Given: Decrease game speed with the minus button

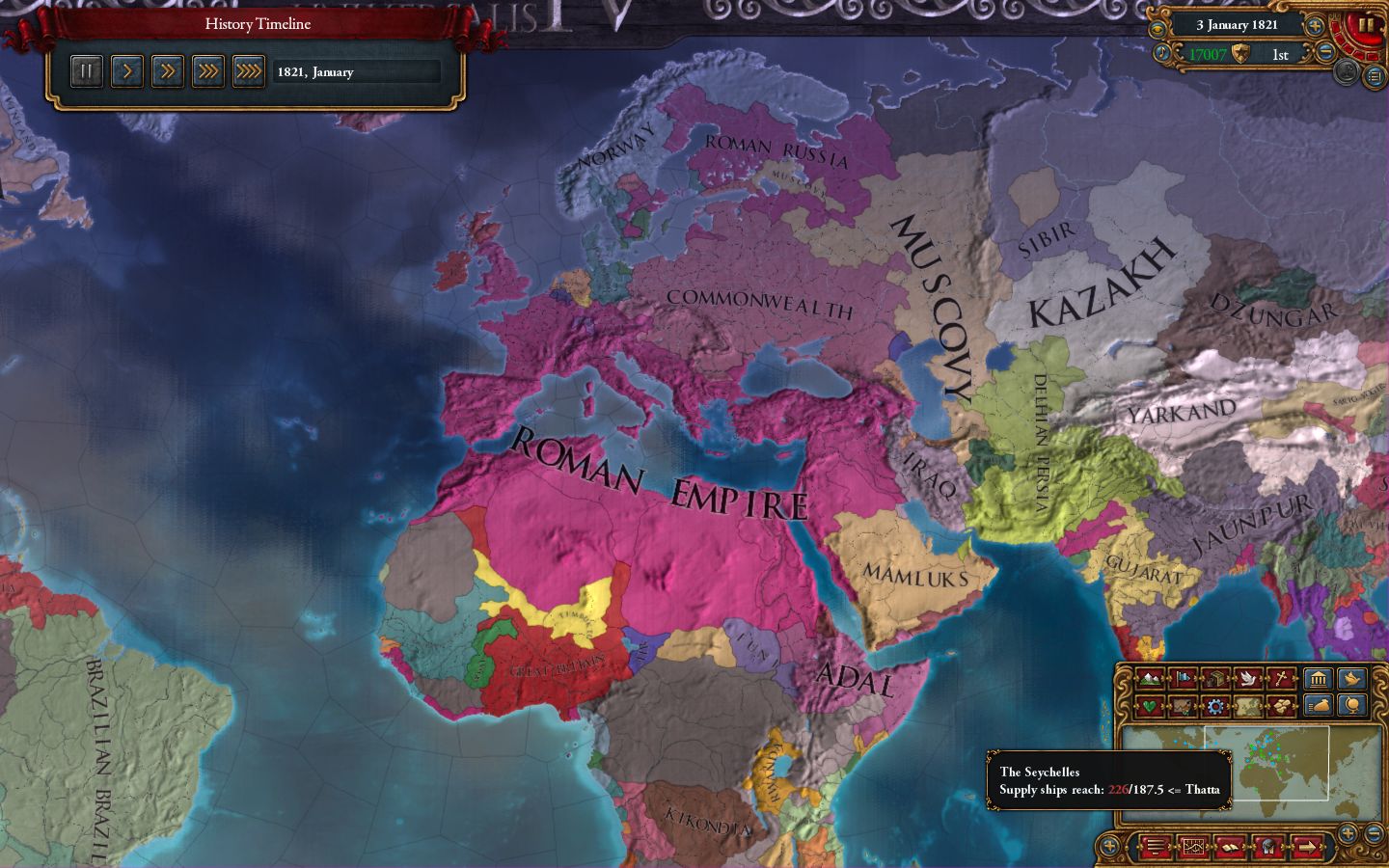Looking at the screenshot, I should 1325,52.
